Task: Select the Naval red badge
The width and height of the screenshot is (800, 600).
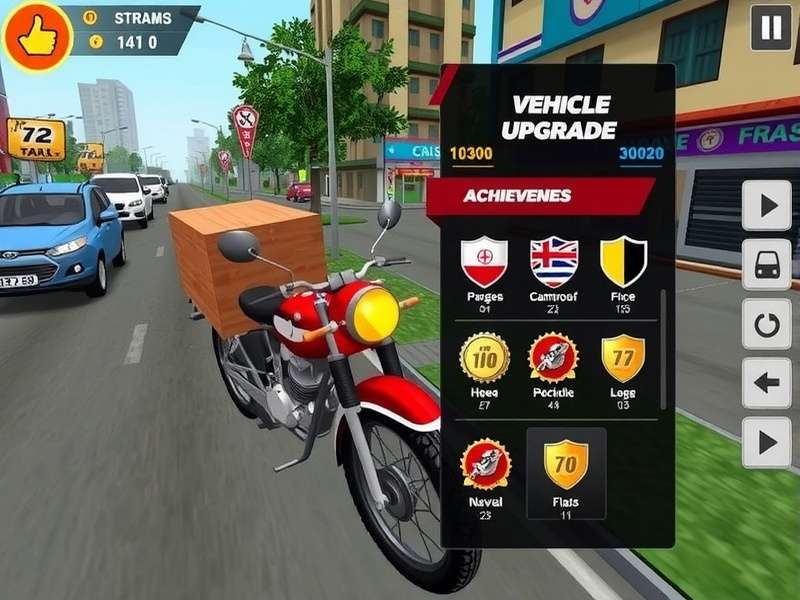Action: [x=485, y=465]
